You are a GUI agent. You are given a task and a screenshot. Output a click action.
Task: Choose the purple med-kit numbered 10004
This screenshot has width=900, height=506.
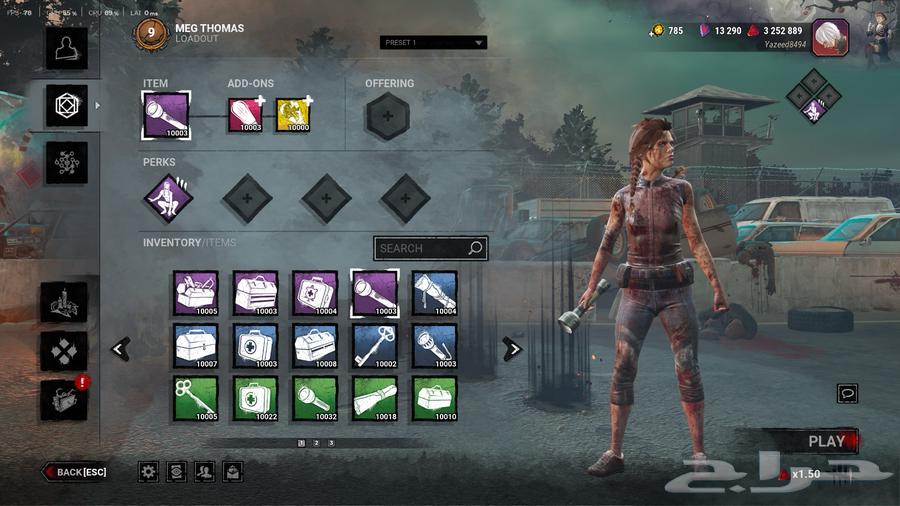(315, 293)
